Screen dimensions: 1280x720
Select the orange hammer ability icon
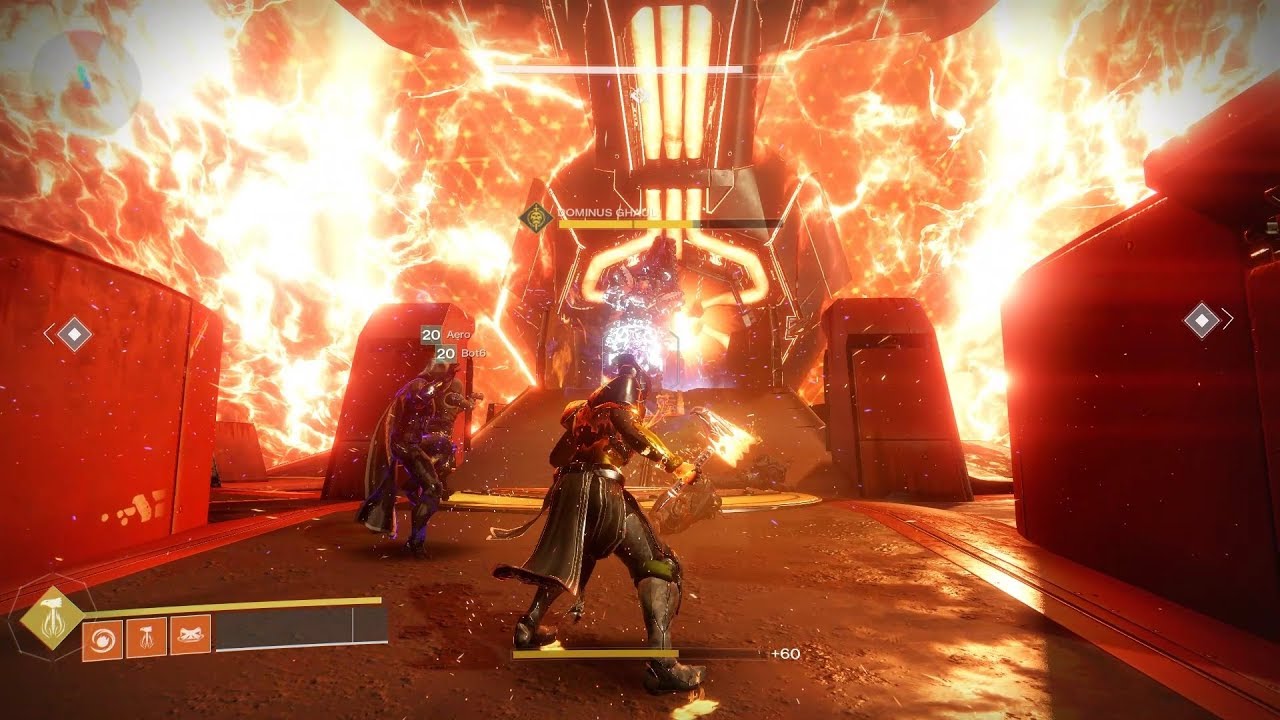tap(146, 637)
